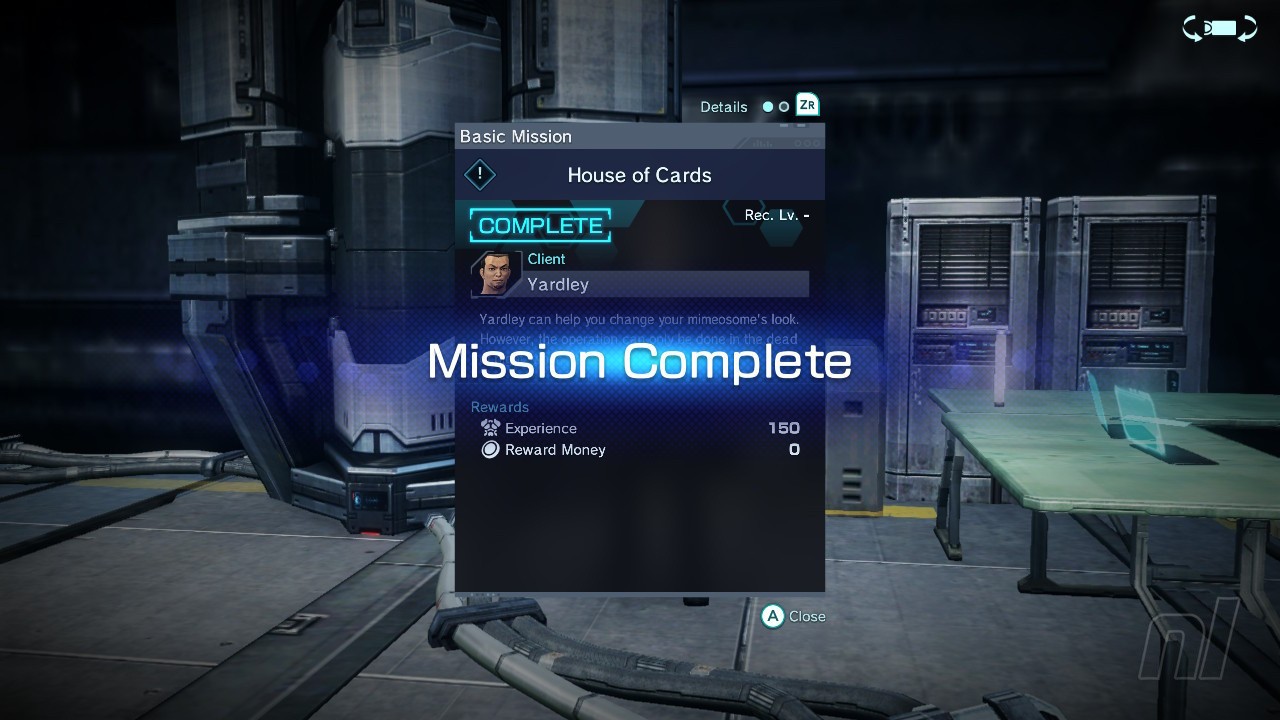The width and height of the screenshot is (1280, 720).
Task: Click the camera rotation icon
Action: (x=1219, y=29)
